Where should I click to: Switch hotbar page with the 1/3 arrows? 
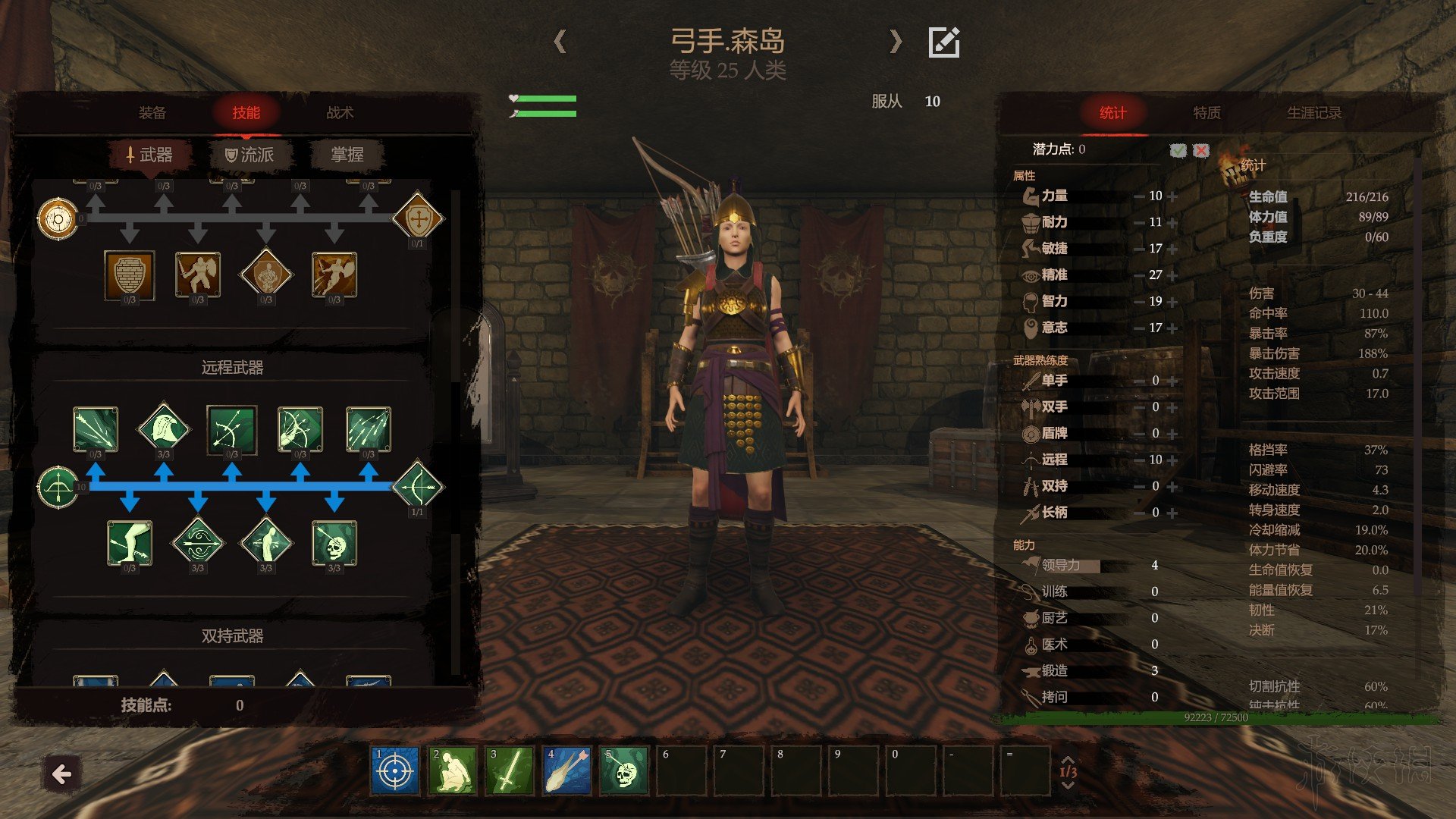coord(1068,772)
